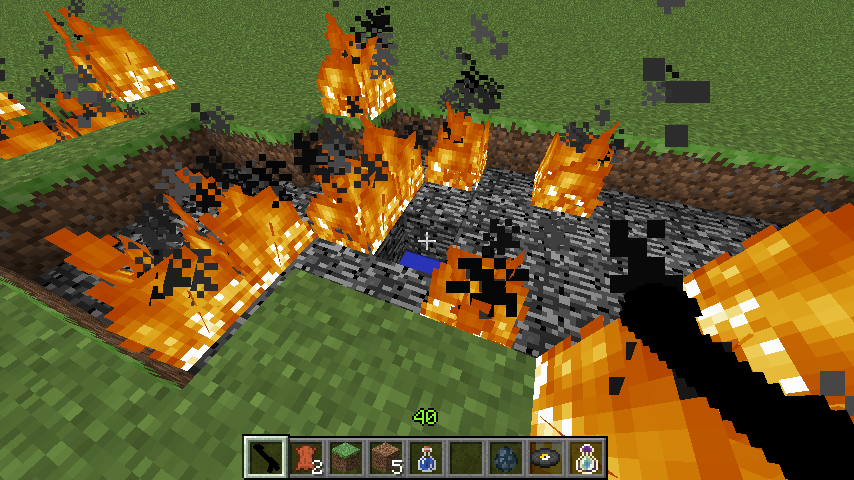Select the purple-capped potion bottle slot

point(587,457)
